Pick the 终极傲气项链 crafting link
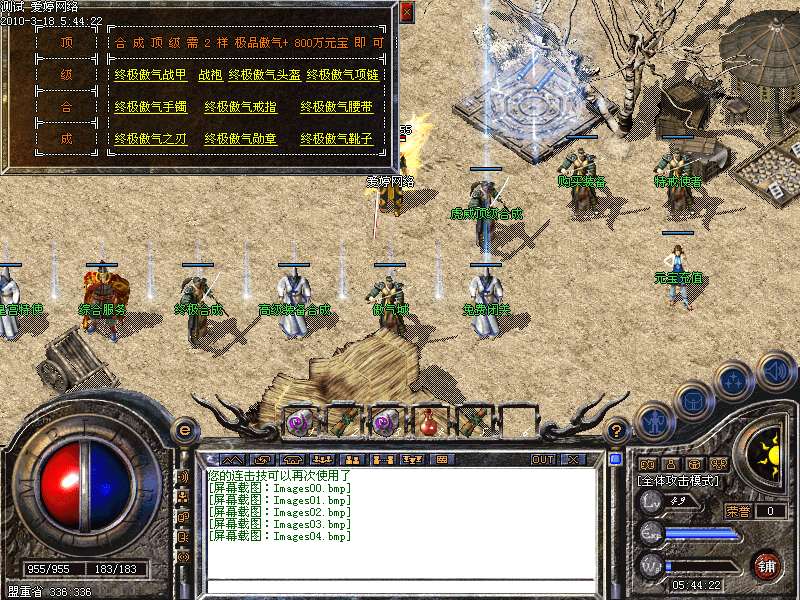 pos(344,75)
